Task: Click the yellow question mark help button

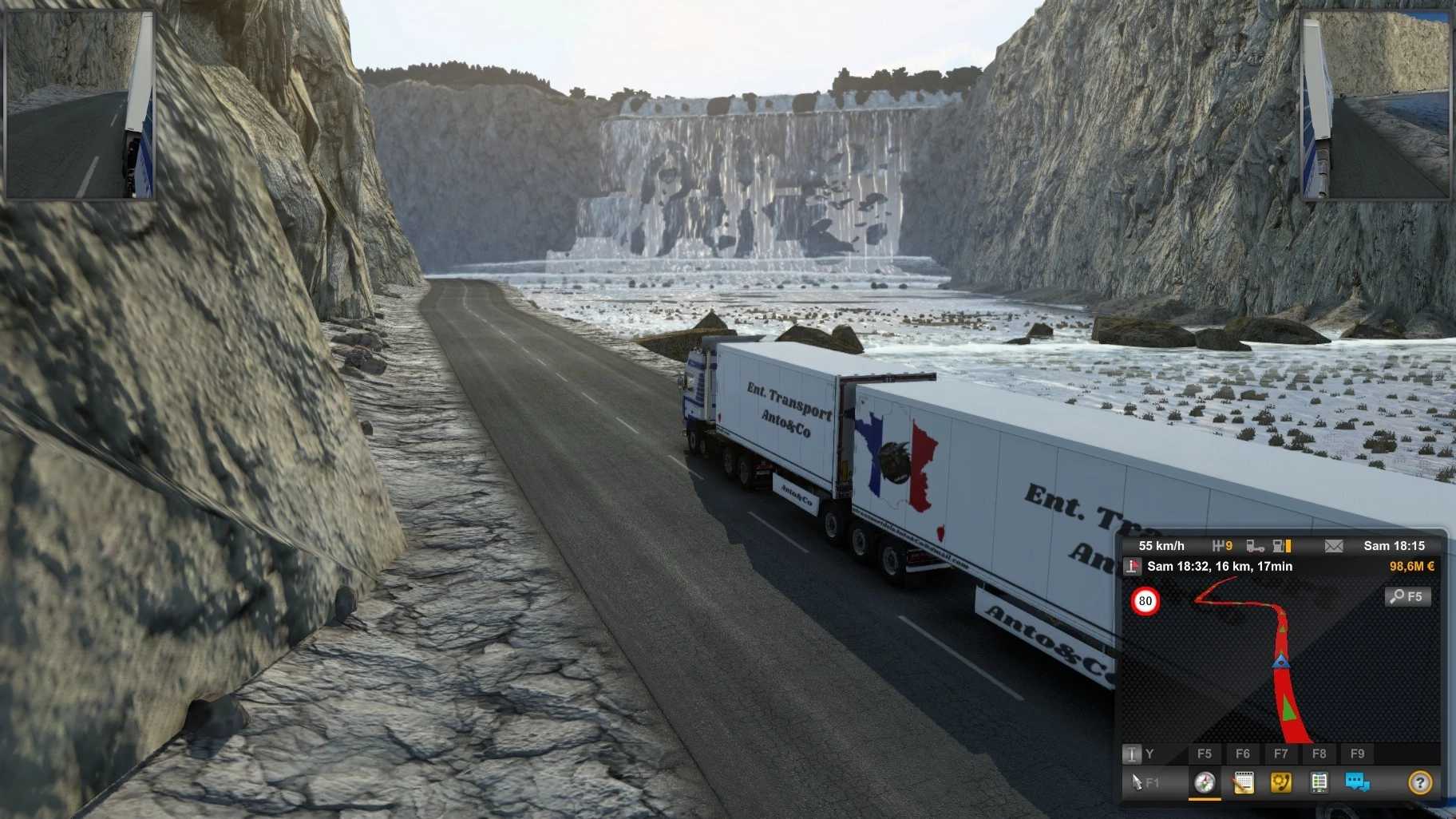Action: pyautogui.click(x=1419, y=782)
